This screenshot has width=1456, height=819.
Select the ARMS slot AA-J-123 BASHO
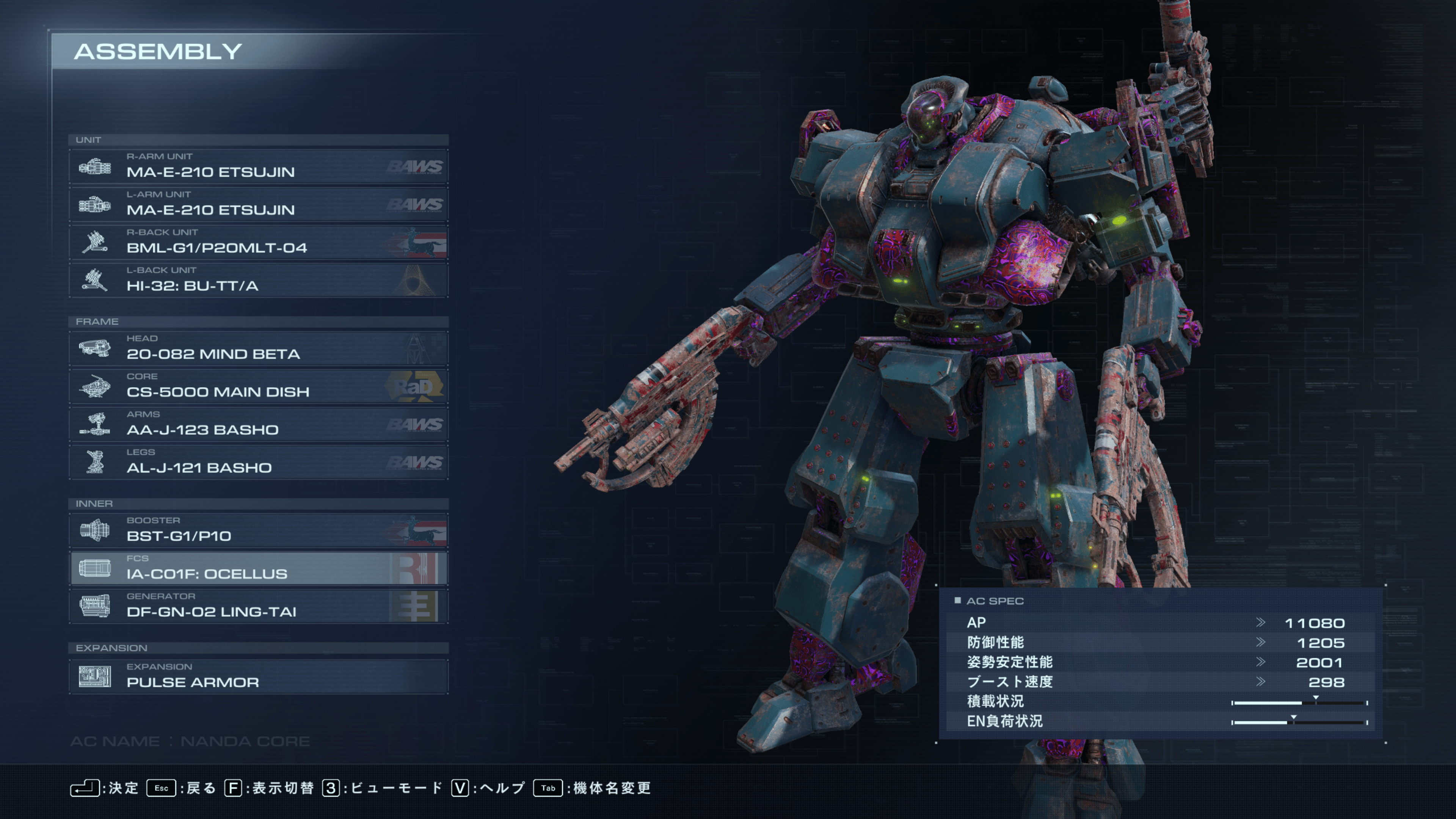(x=258, y=424)
